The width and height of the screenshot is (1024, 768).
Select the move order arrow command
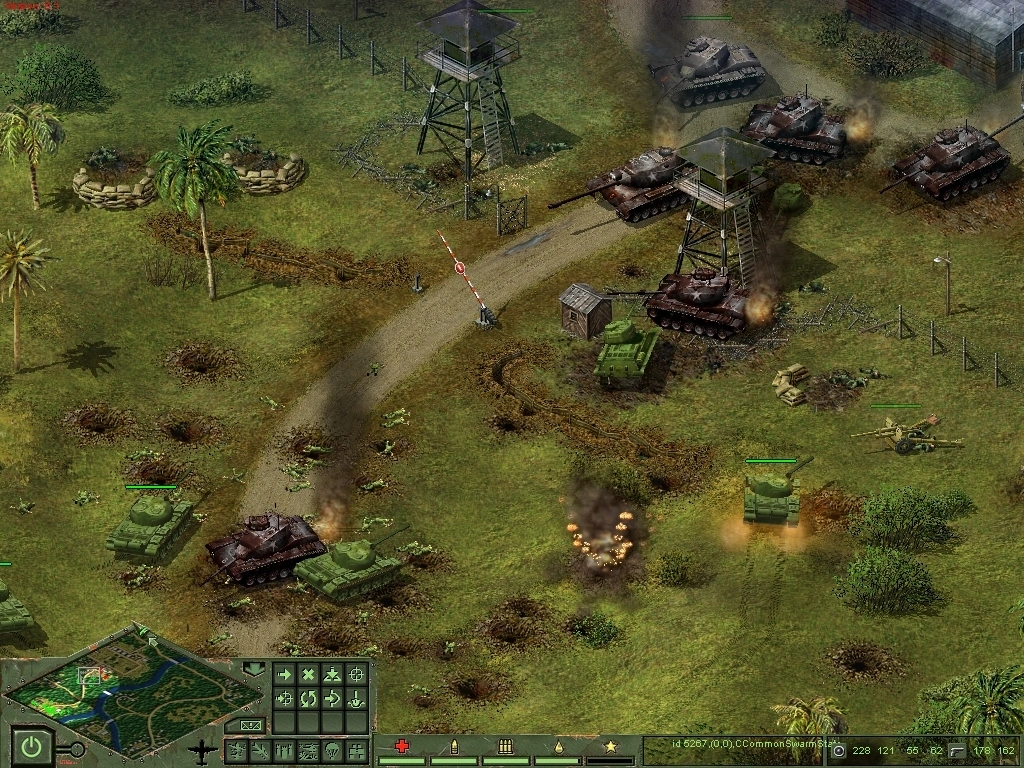point(284,675)
